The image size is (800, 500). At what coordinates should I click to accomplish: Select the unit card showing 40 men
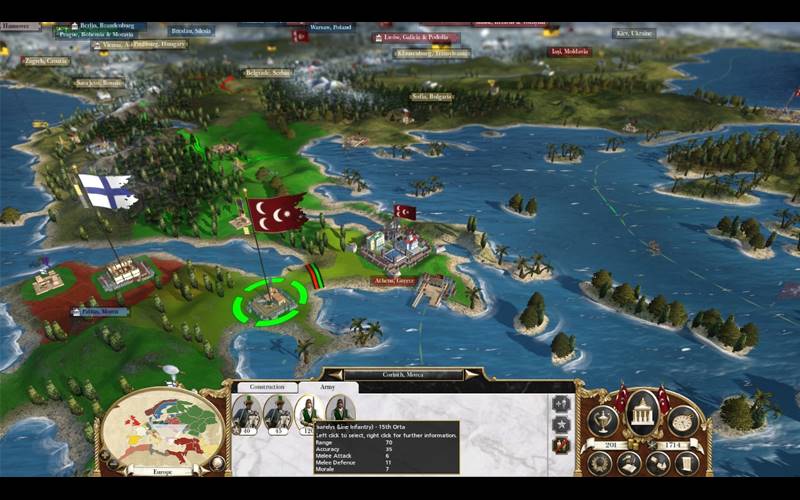[246, 412]
